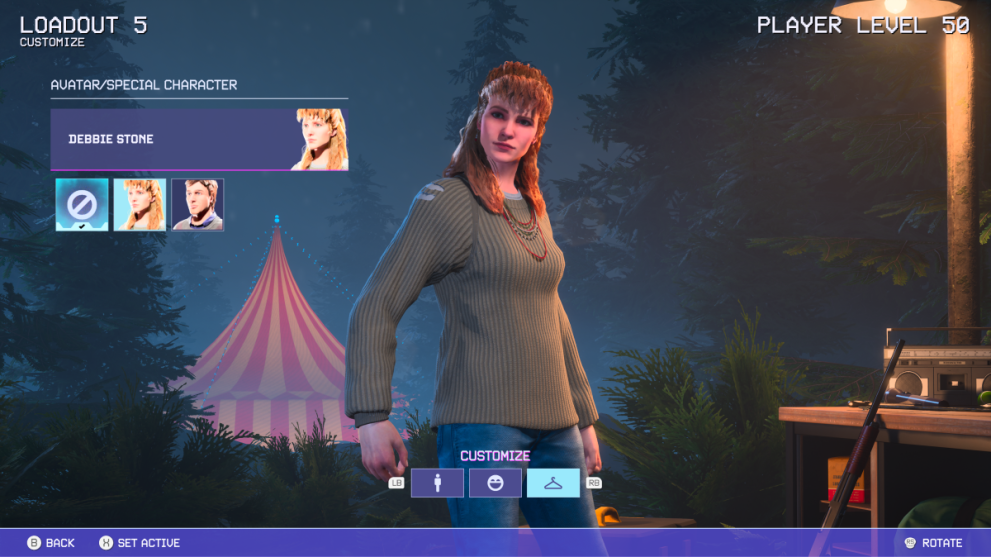Select the clothes hanger outfit tab
The image size is (991, 557).
pyautogui.click(x=553, y=483)
